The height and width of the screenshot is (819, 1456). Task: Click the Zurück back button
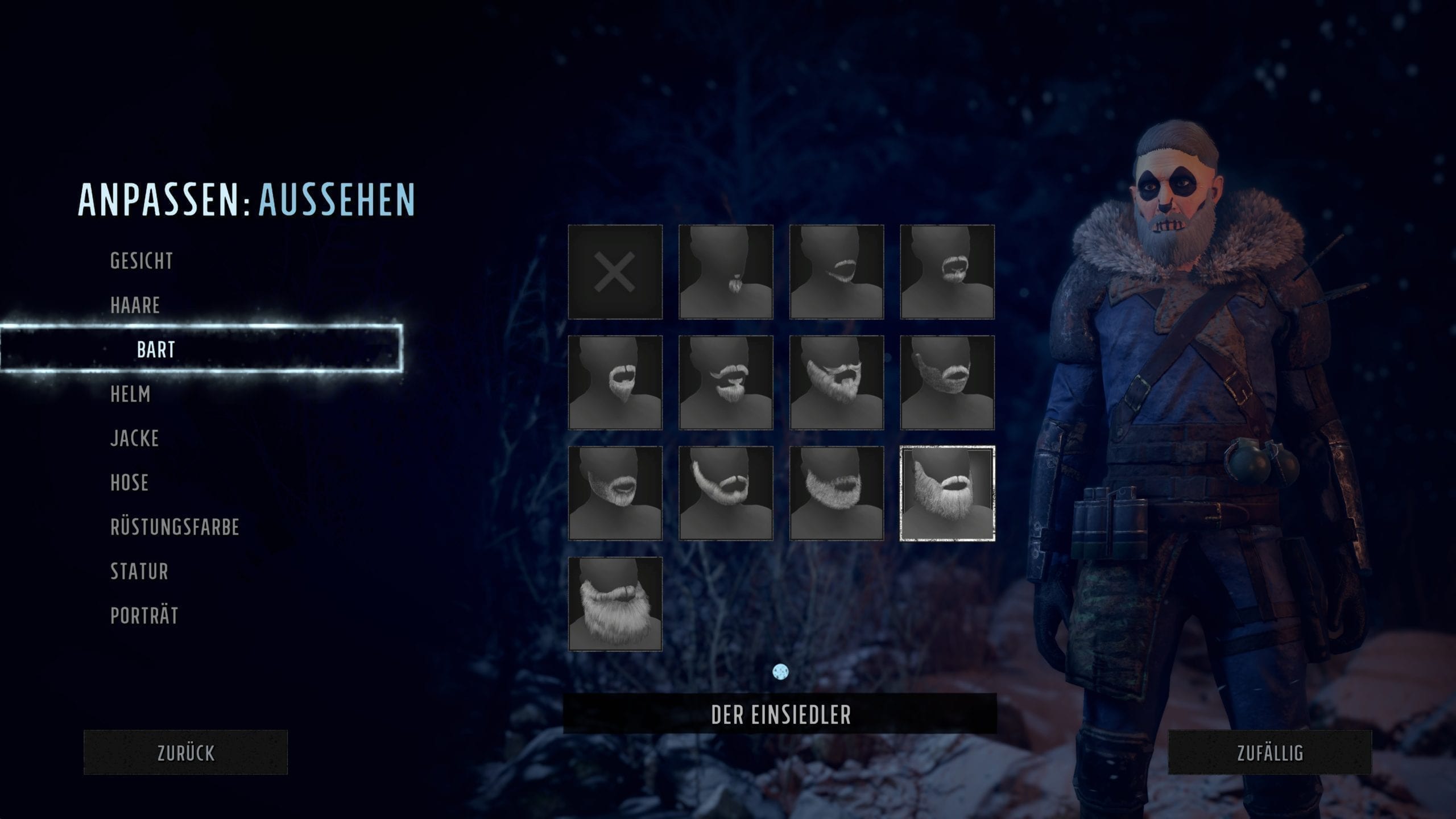click(x=185, y=752)
